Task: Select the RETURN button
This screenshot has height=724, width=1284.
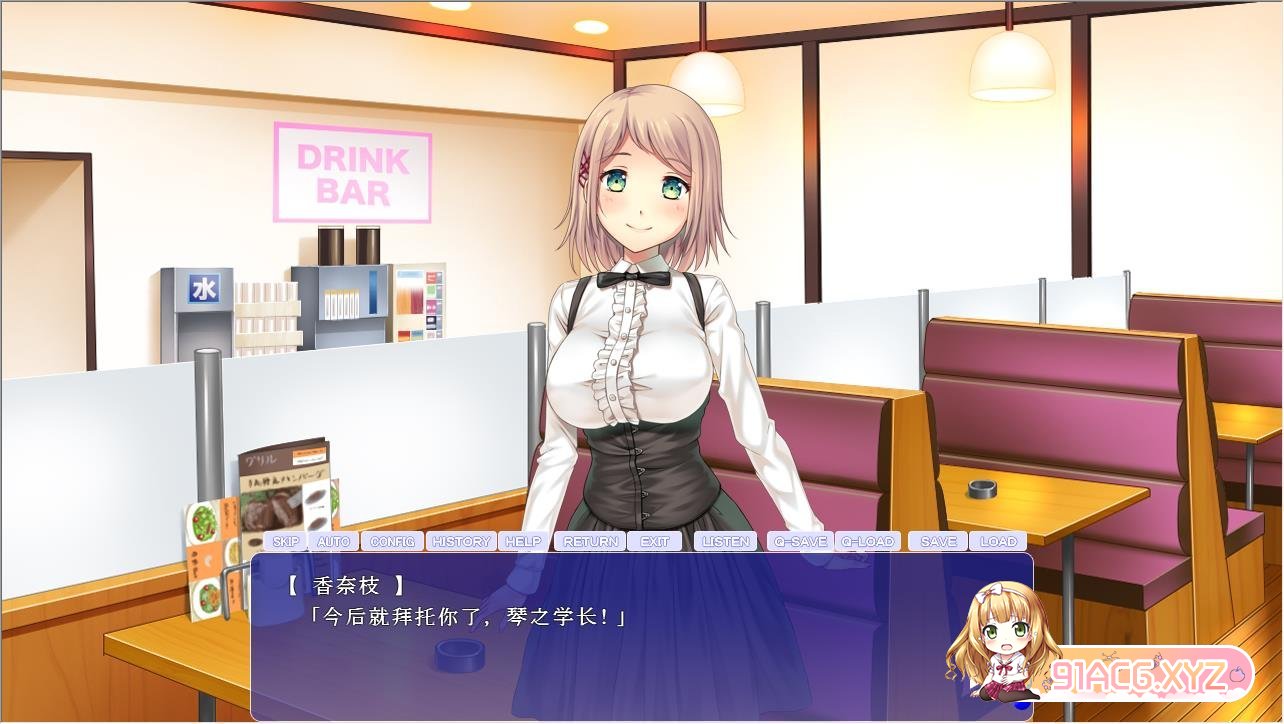Action: coord(590,541)
